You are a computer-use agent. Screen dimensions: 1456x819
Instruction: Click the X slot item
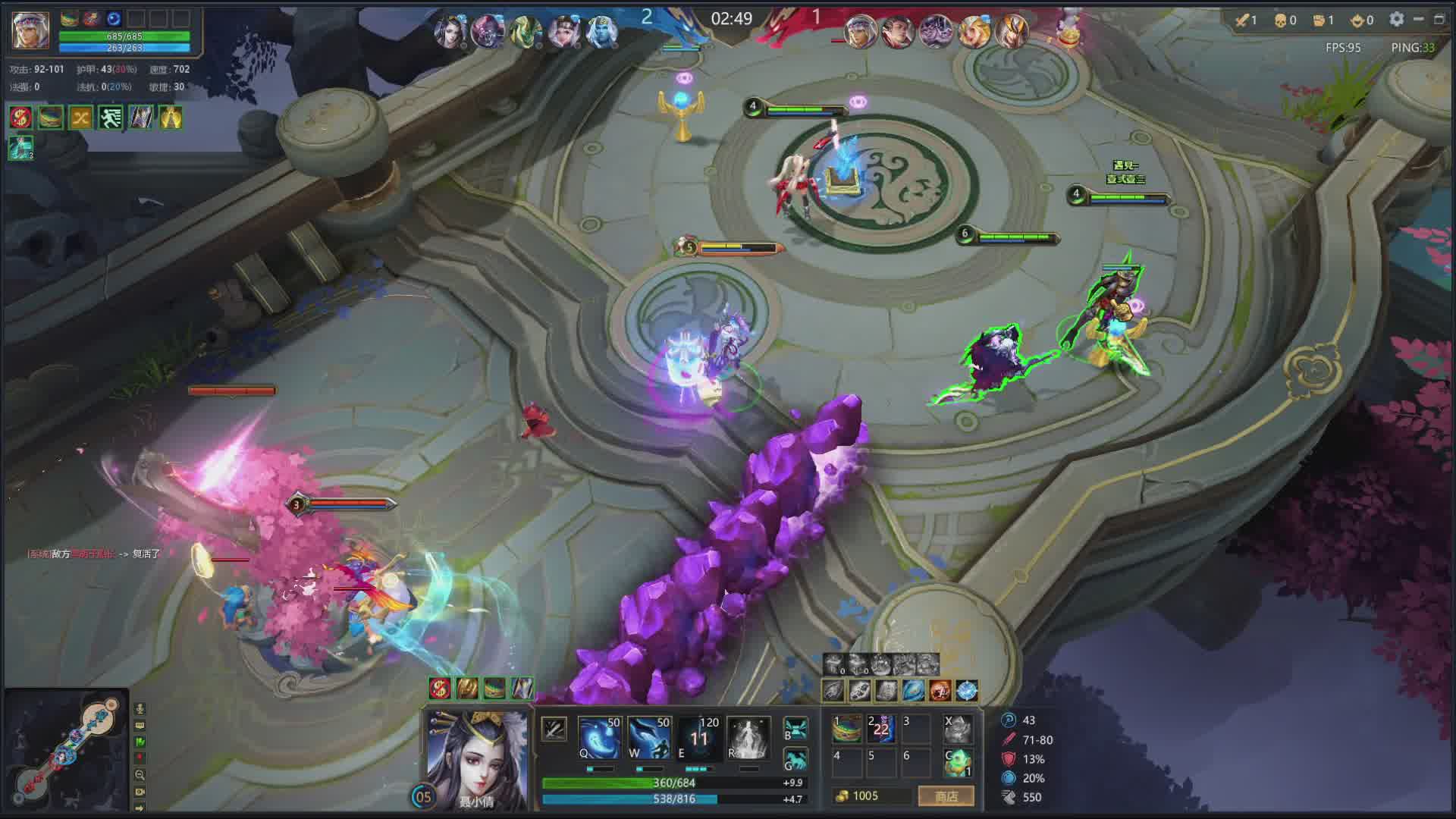tap(958, 729)
